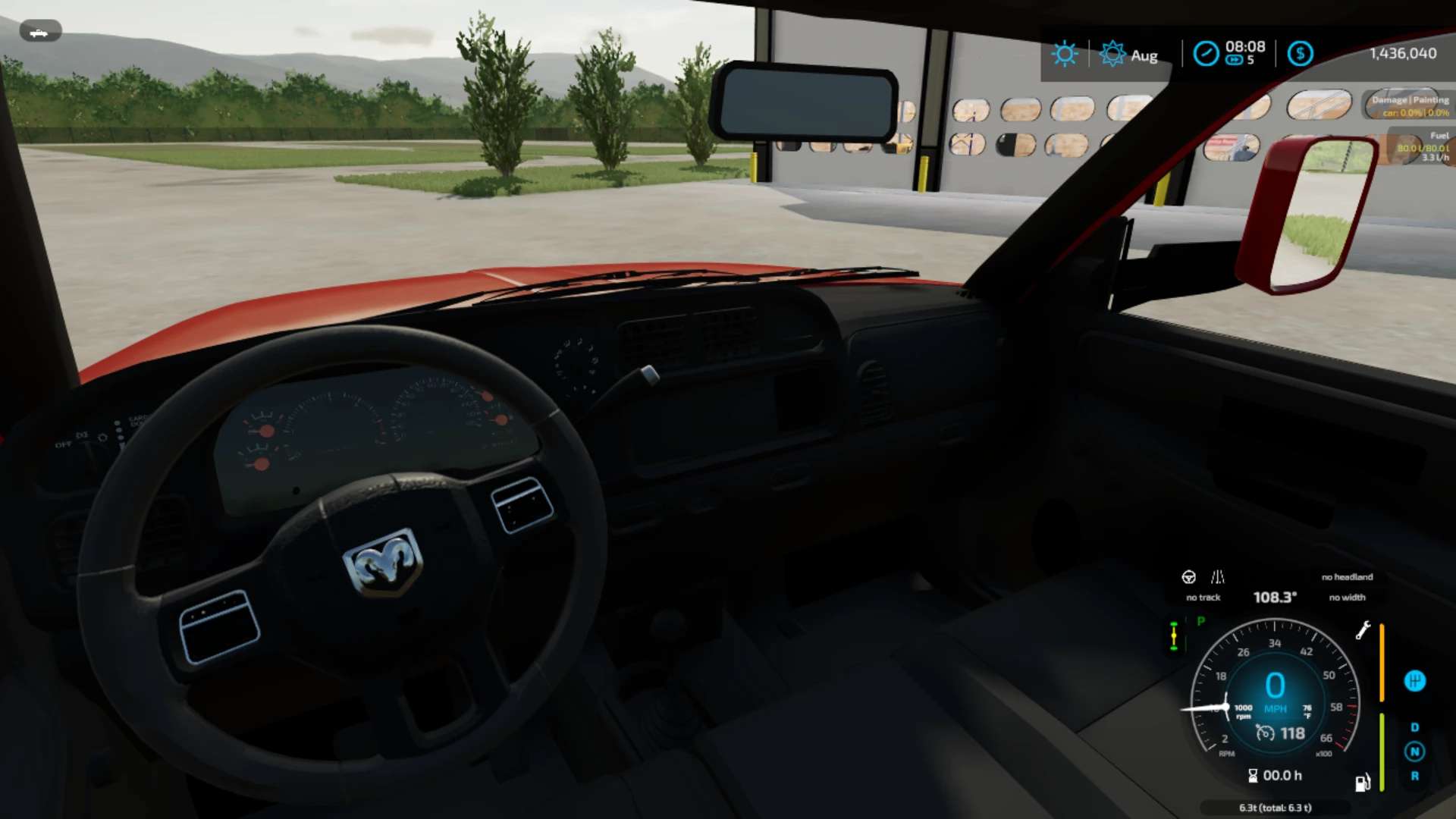Click the green P parking indicator
This screenshot has height=819, width=1456.
(1200, 621)
